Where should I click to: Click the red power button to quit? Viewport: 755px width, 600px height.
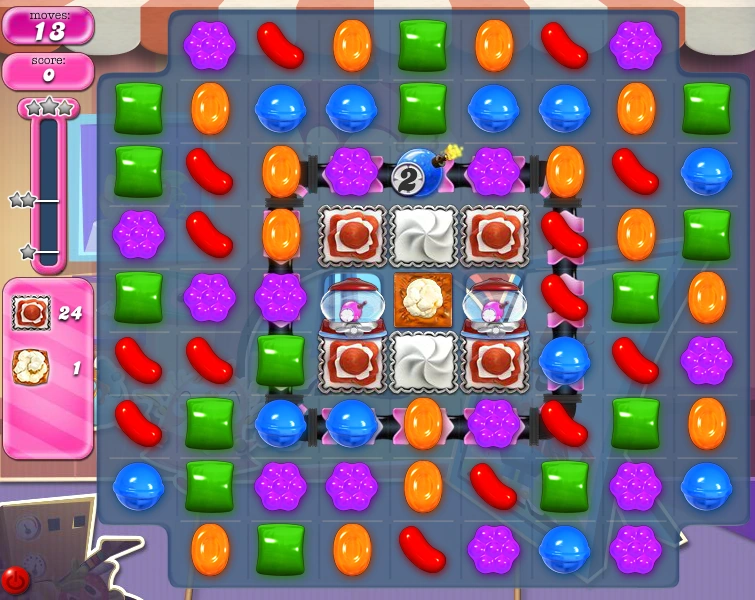point(16,579)
